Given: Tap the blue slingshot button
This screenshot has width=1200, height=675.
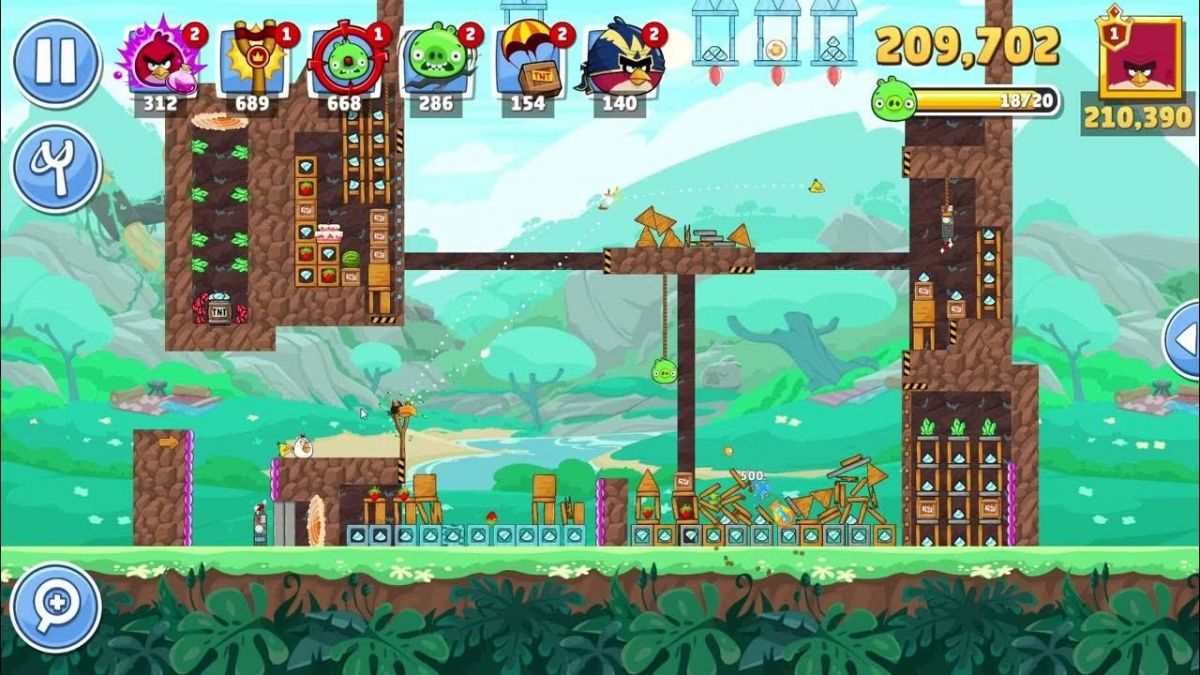Looking at the screenshot, I should point(56,167).
